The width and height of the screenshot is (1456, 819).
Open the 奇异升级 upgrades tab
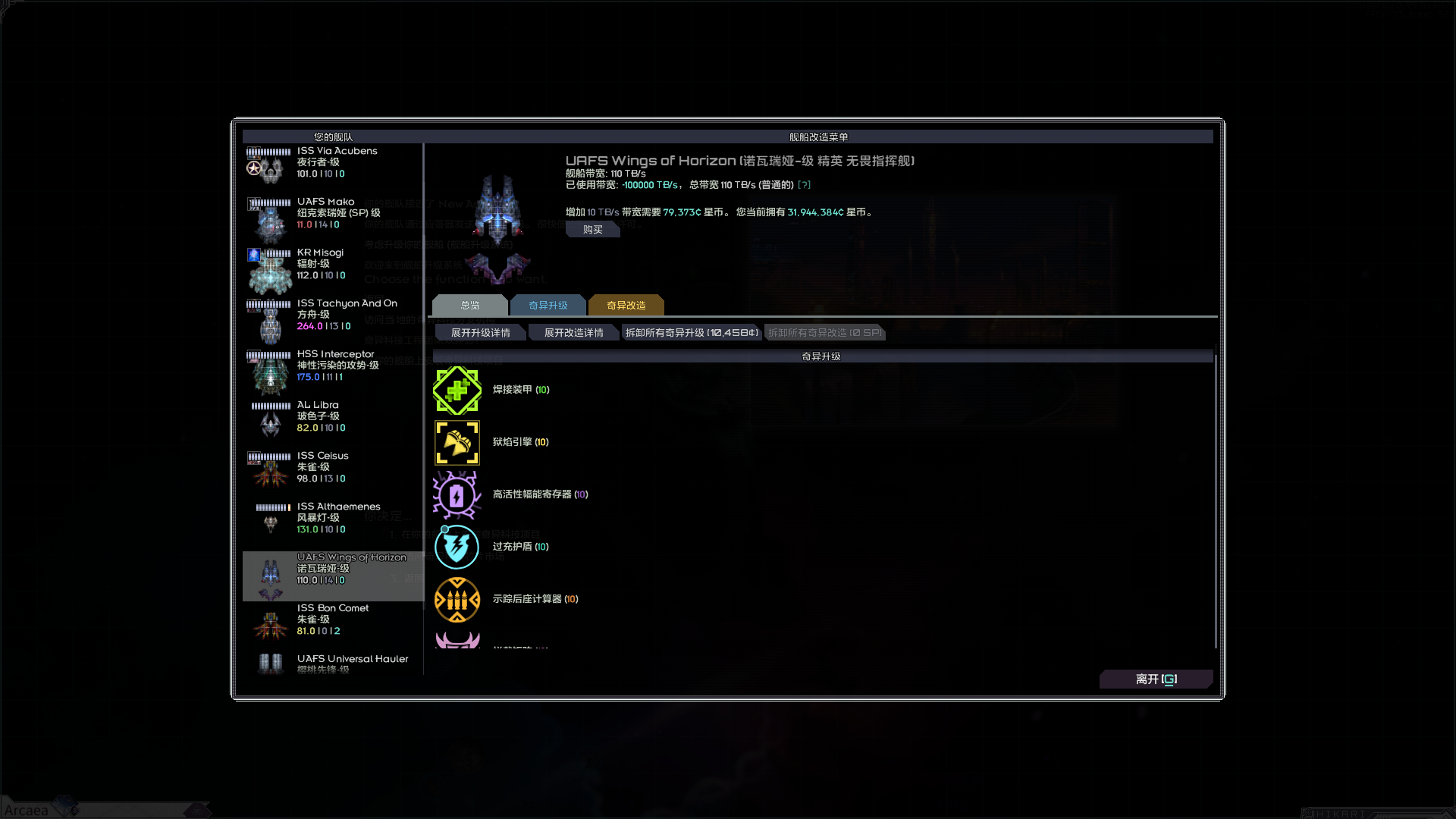548,306
